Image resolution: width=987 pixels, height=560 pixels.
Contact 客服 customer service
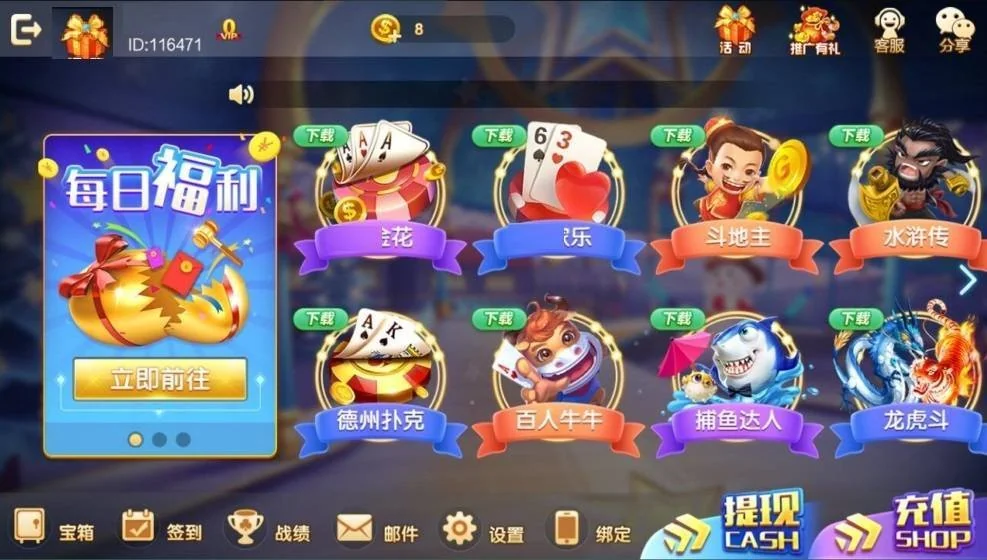click(x=888, y=28)
